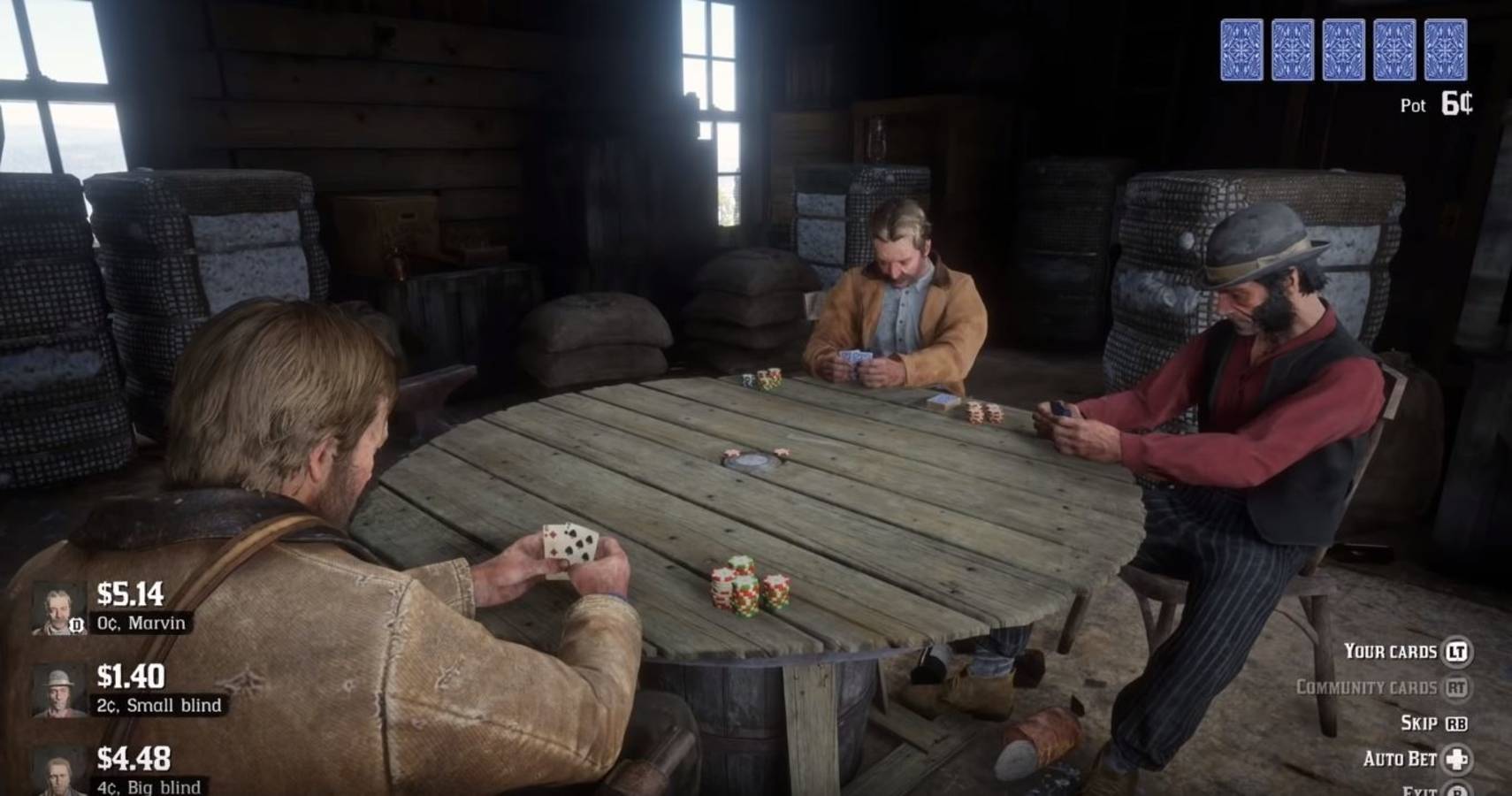Select Marvin's player portrait

(x=58, y=608)
